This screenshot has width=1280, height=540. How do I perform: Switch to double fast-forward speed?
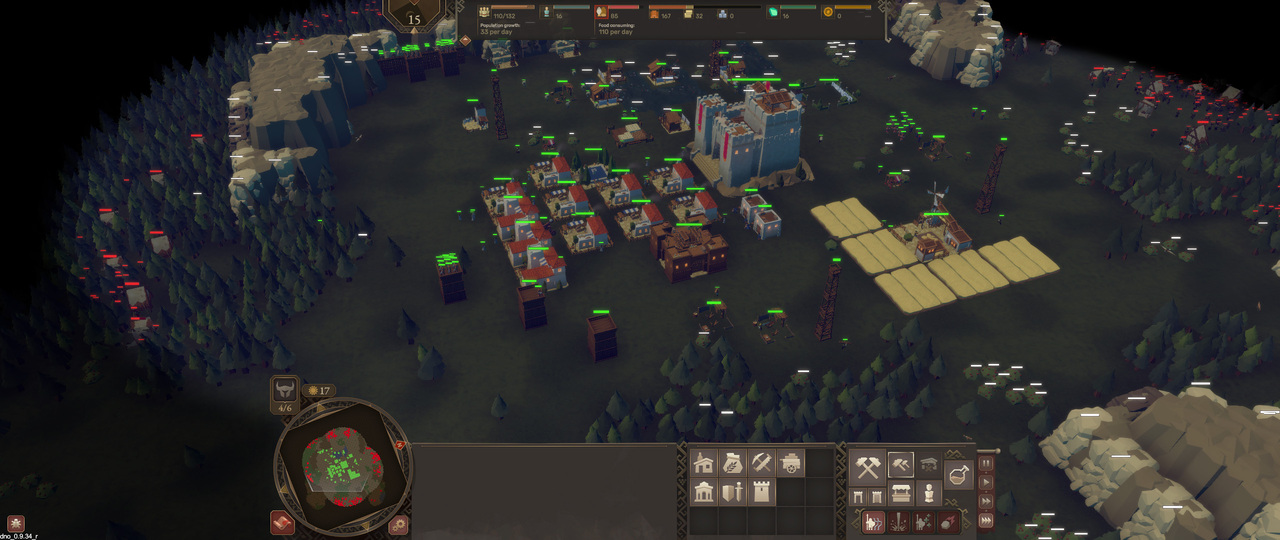pyautogui.click(x=986, y=500)
